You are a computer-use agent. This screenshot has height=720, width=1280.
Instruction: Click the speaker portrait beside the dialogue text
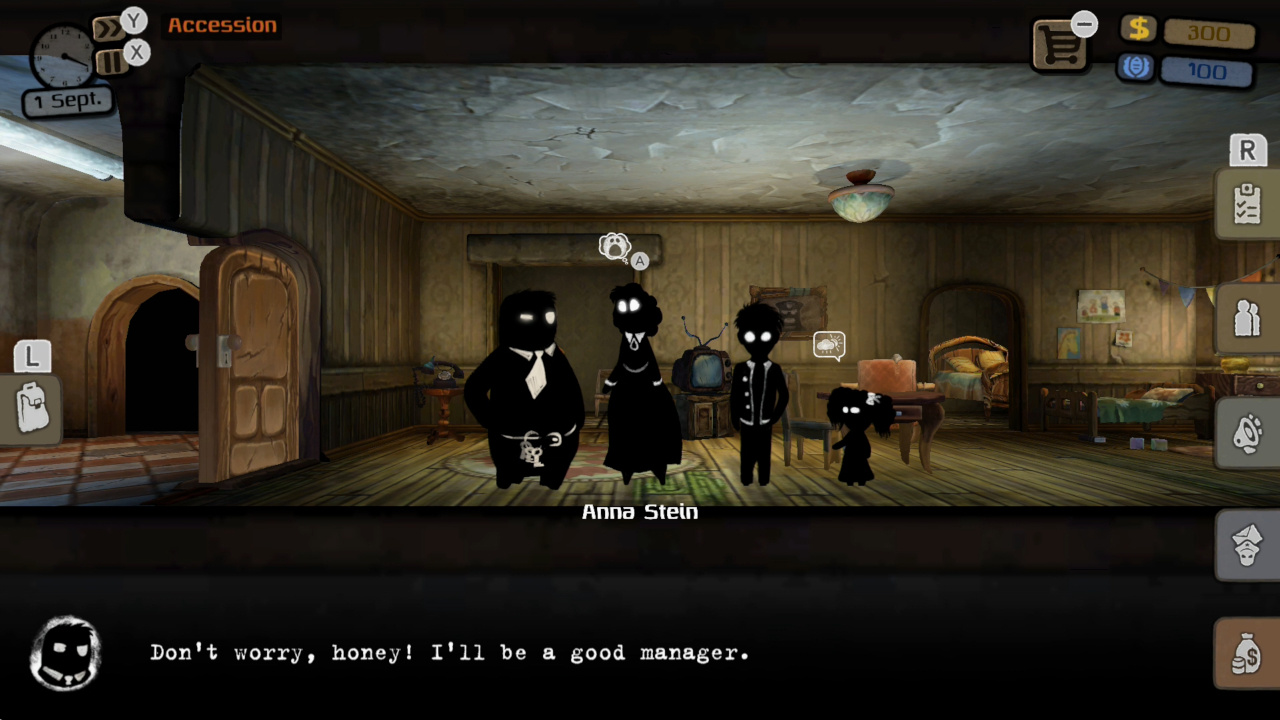click(65, 652)
